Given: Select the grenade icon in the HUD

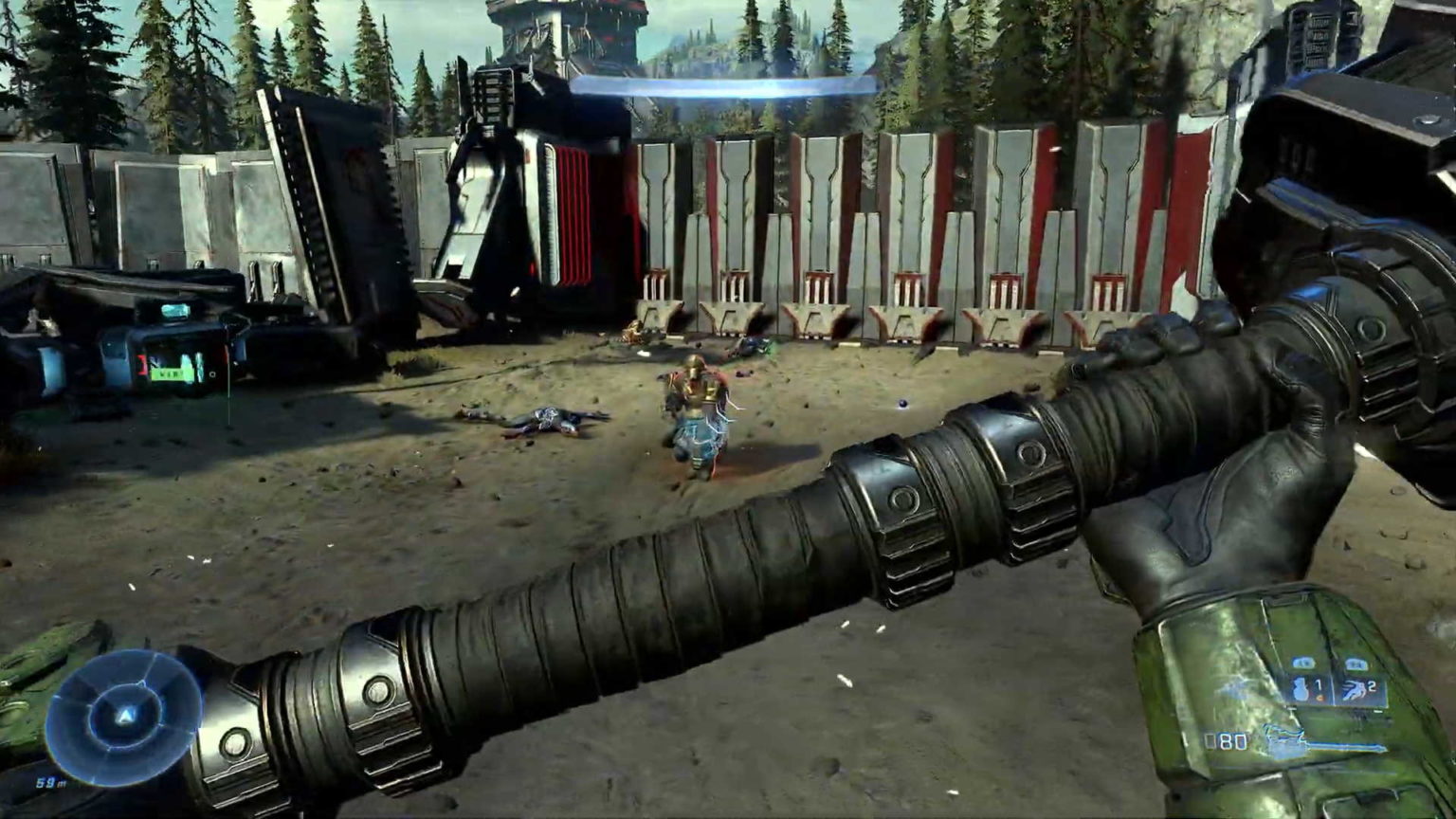Looking at the screenshot, I should click(x=1301, y=688).
